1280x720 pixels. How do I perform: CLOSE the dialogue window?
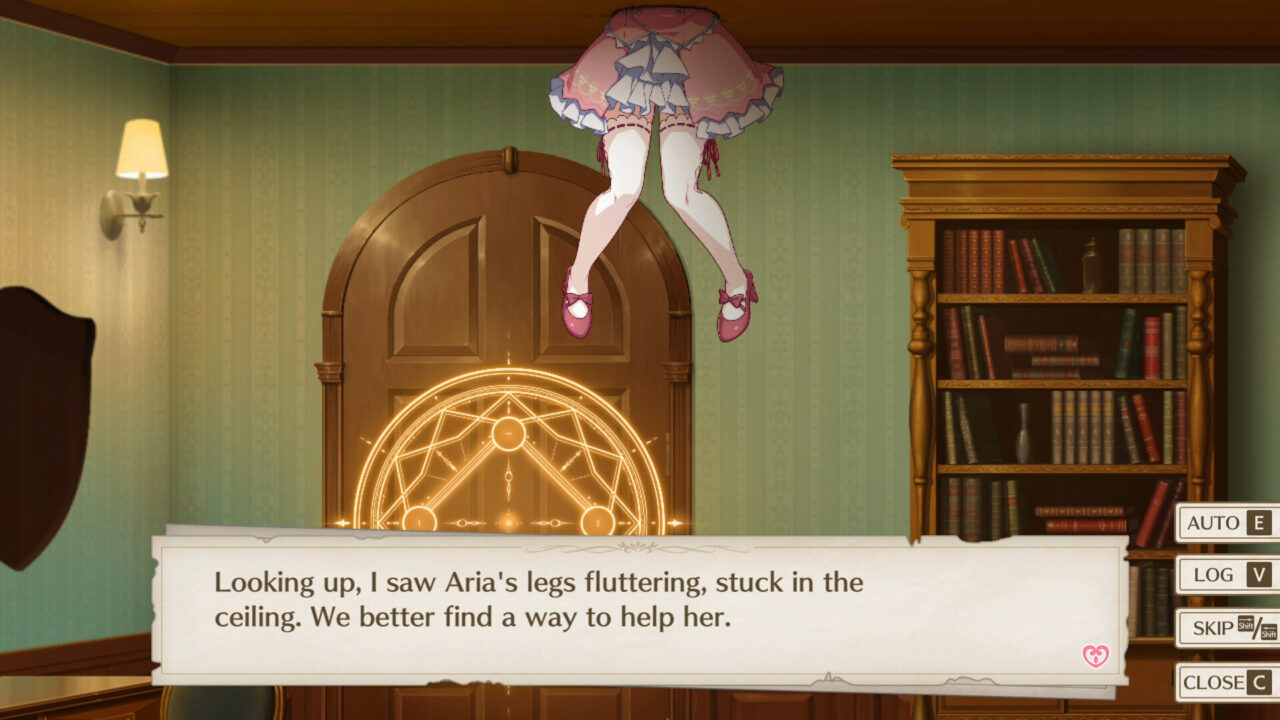pos(1213,683)
